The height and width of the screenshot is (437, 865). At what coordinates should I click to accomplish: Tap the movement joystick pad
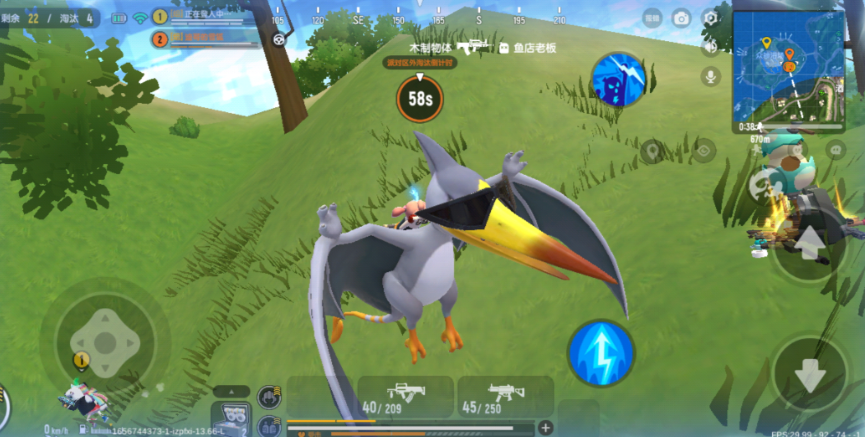104,335
